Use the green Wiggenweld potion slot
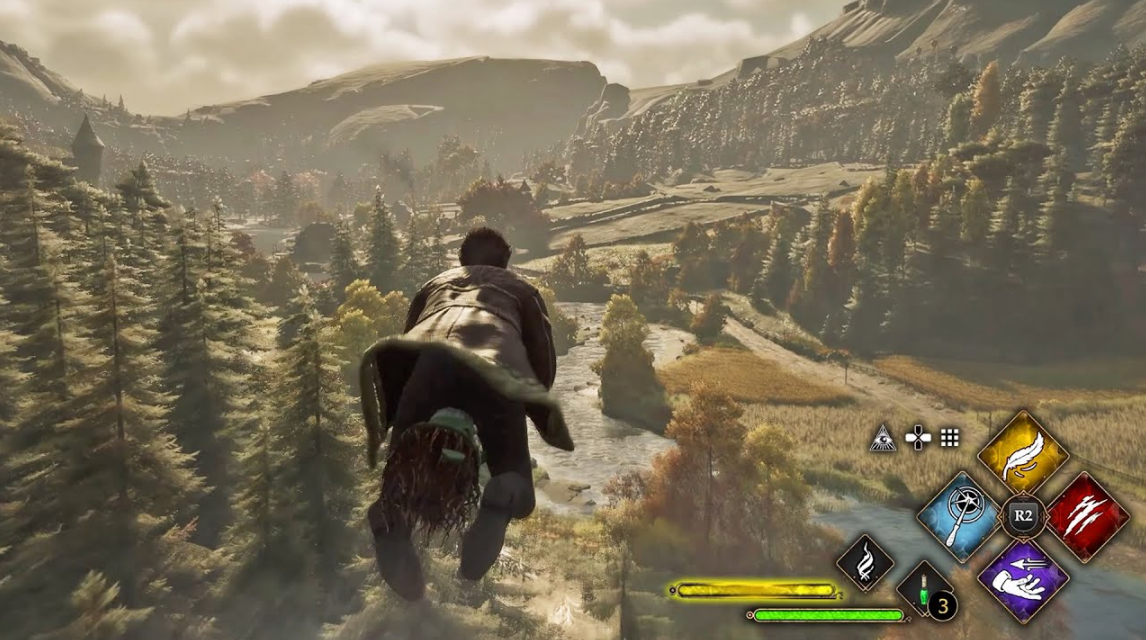 (921, 588)
